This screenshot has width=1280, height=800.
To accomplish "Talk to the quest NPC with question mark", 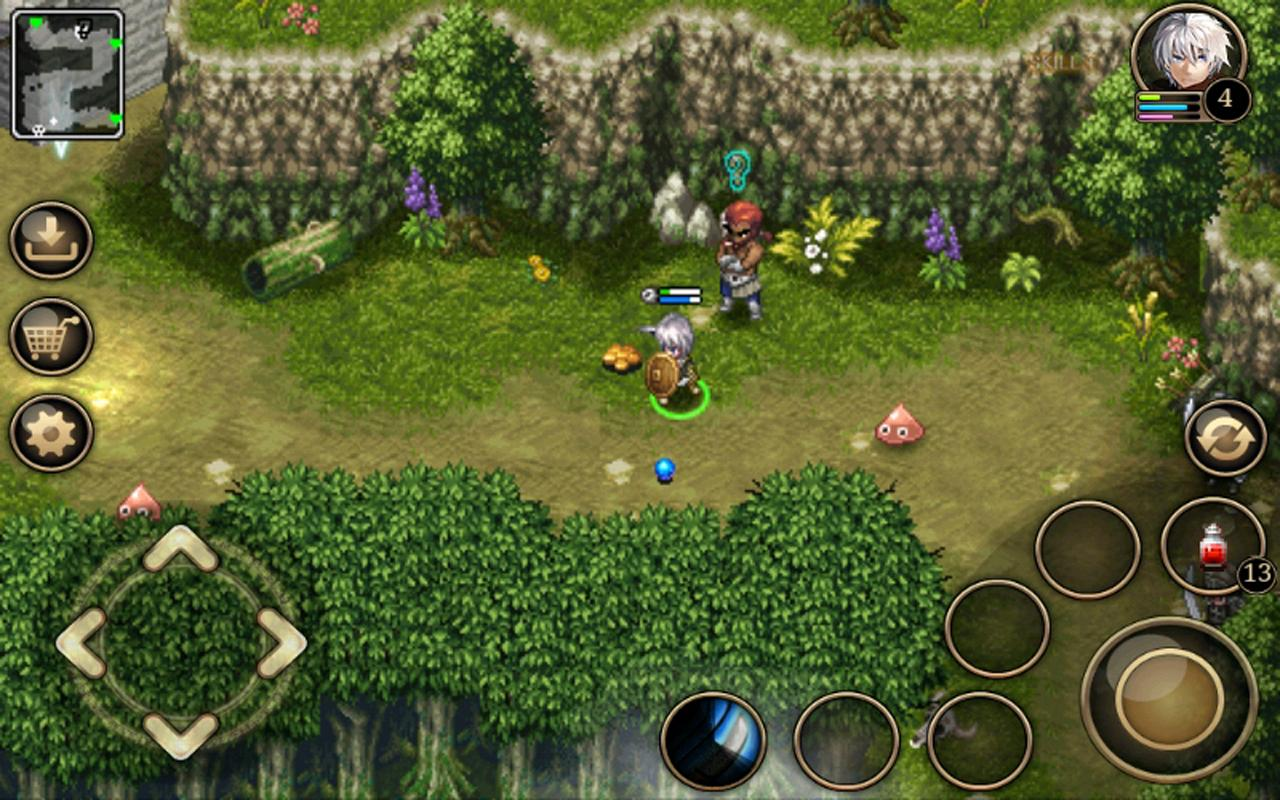I will point(740,250).
